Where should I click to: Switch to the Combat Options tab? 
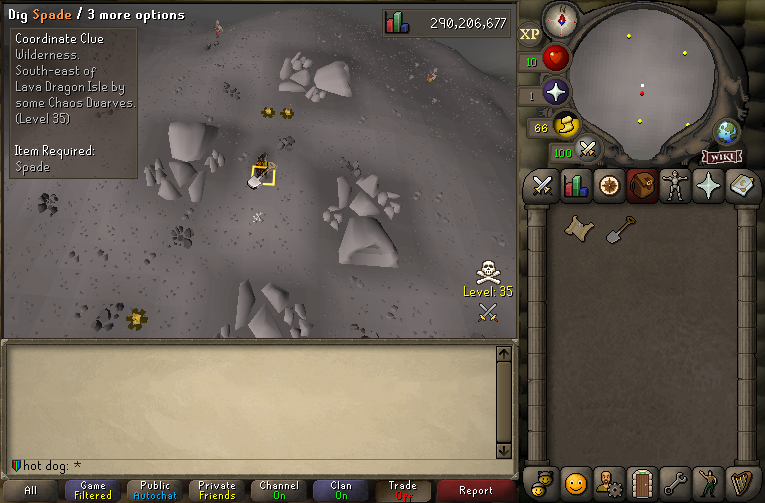coord(543,186)
